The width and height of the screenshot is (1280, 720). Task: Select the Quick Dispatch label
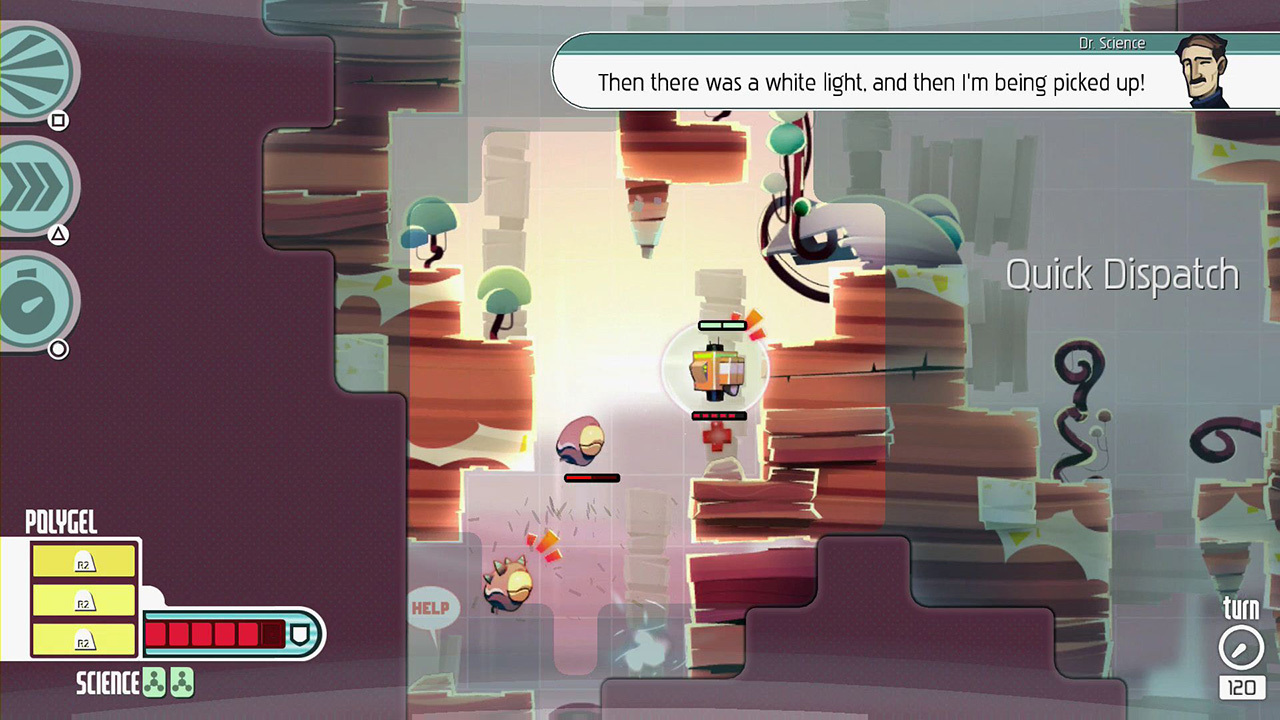click(x=1122, y=274)
